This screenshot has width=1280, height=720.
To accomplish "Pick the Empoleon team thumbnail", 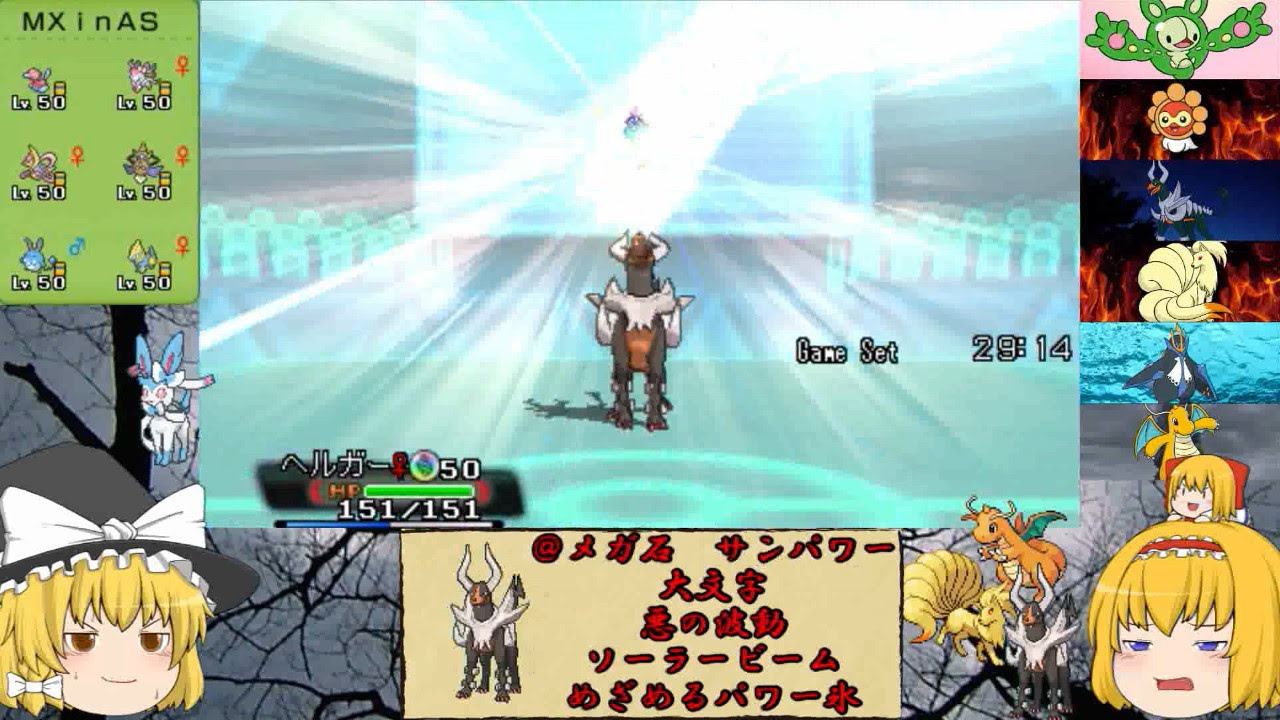I will click(x=1178, y=362).
